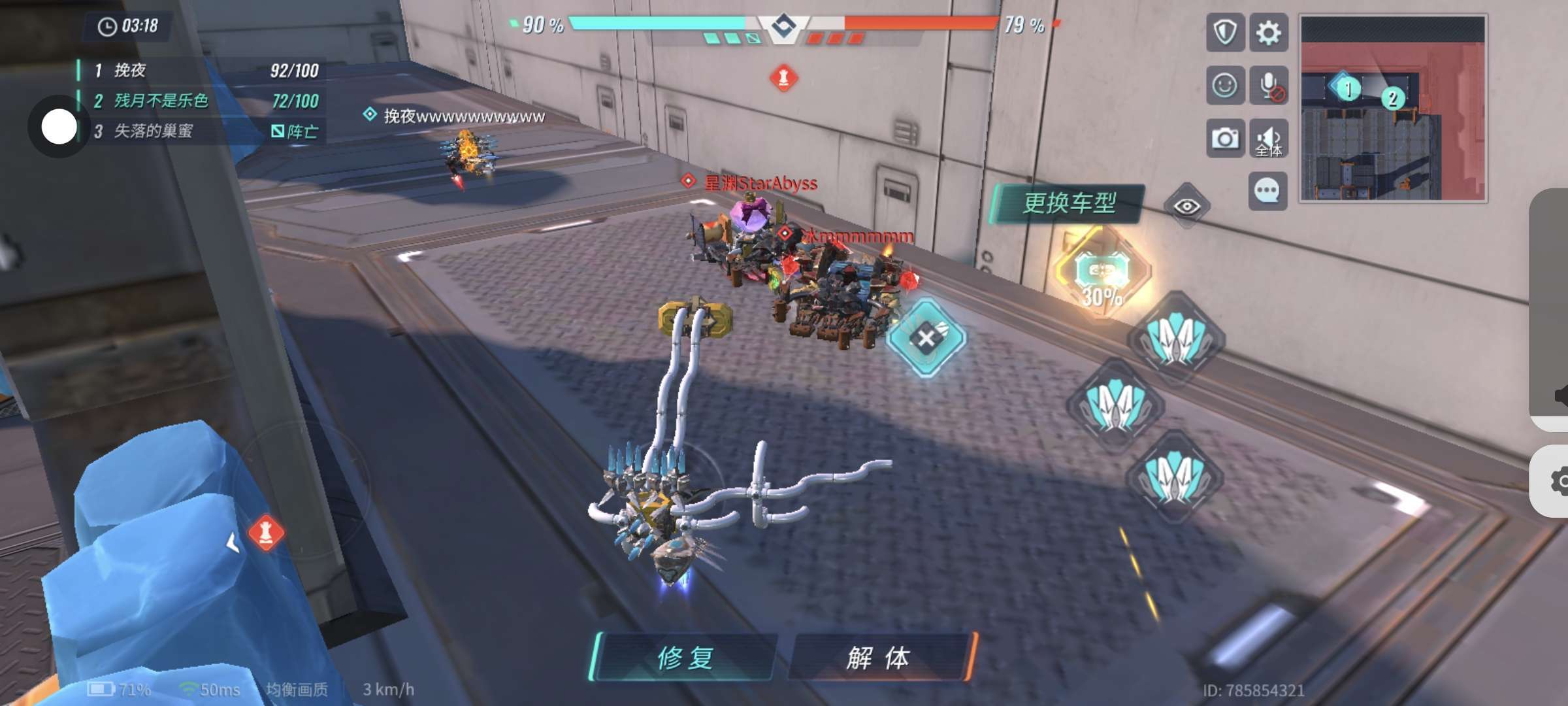Open the gear settings menu
Viewport: 1568px width, 706px height.
1268,33
